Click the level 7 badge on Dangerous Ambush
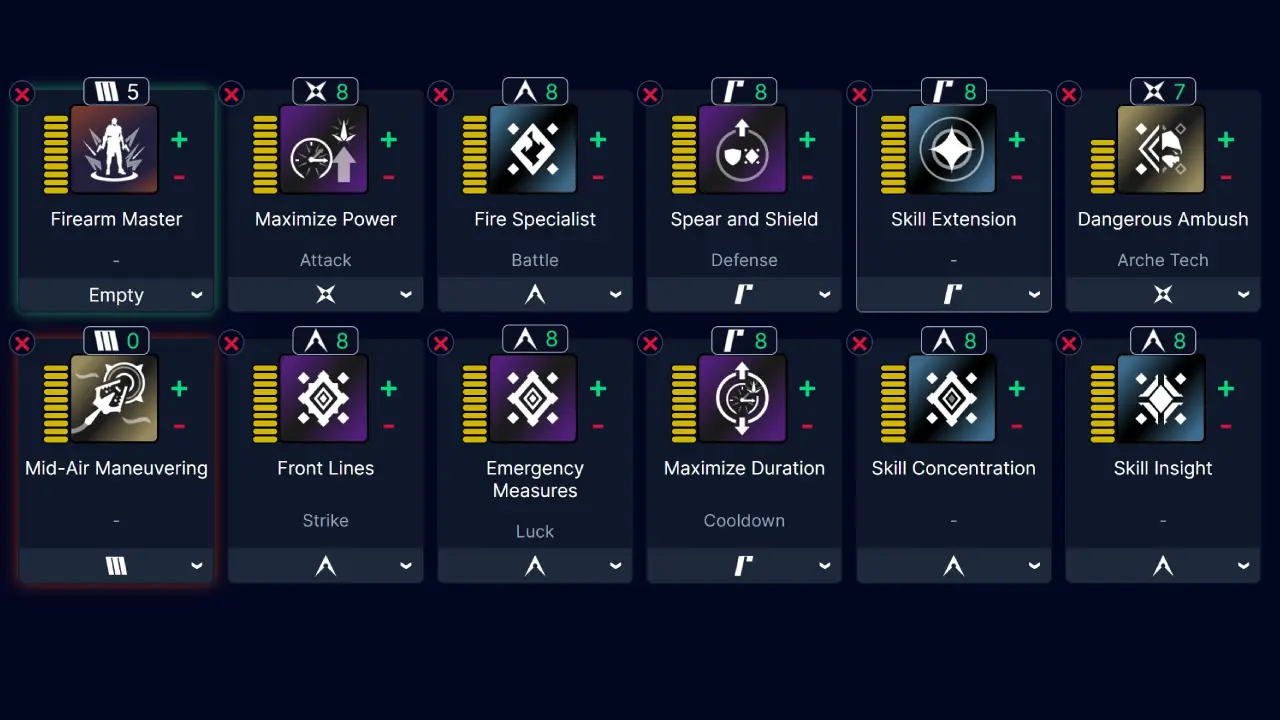The height and width of the screenshot is (720, 1280). coord(1162,91)
